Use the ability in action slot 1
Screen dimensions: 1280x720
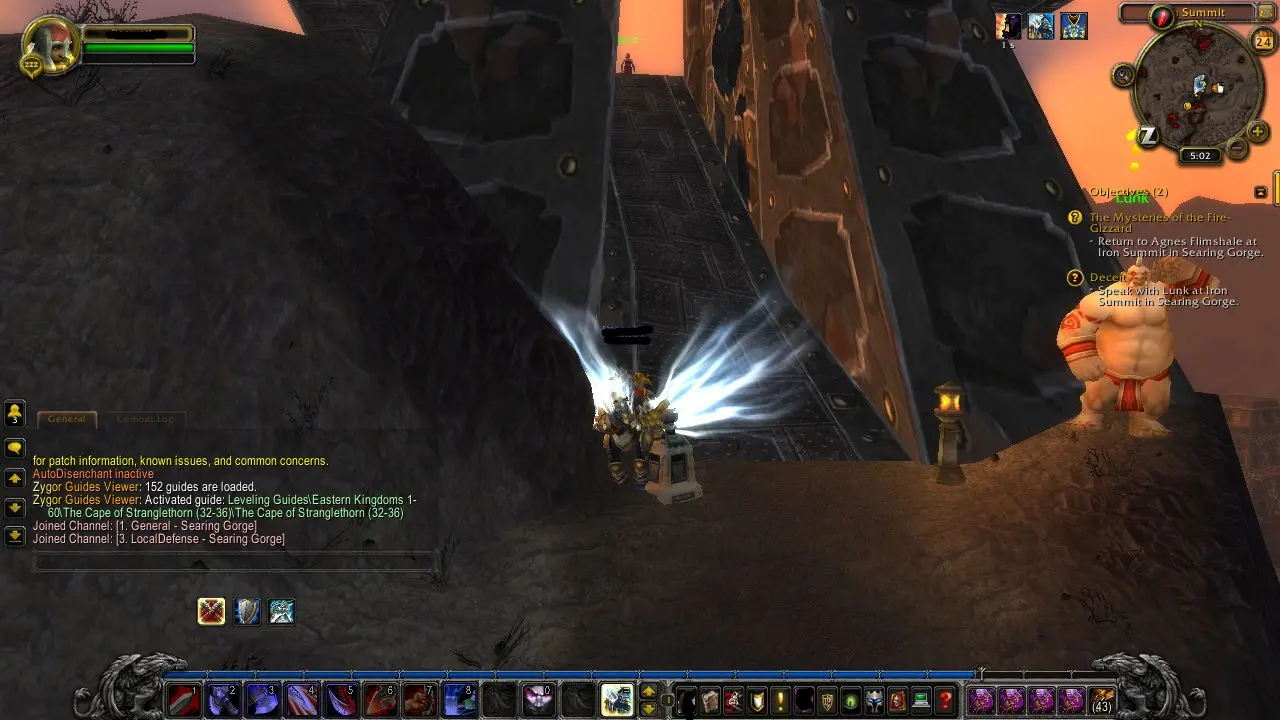181,700
